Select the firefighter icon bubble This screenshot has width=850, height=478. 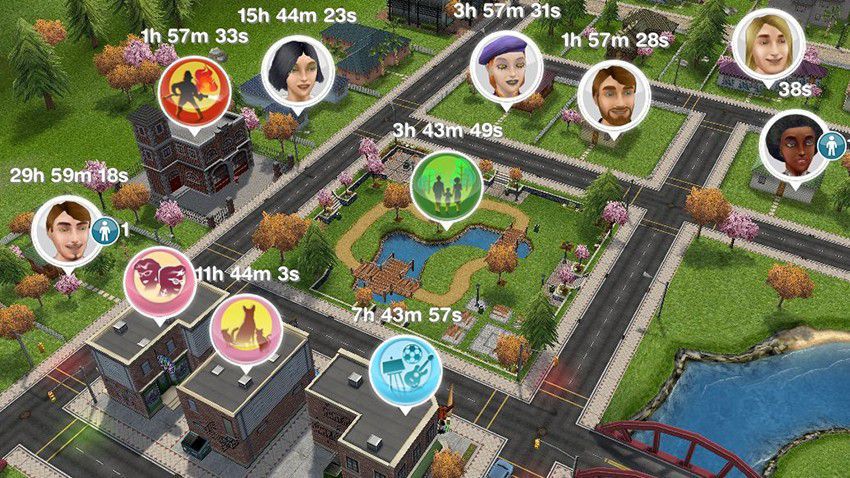pyautogui.click(x=195, y=88)
